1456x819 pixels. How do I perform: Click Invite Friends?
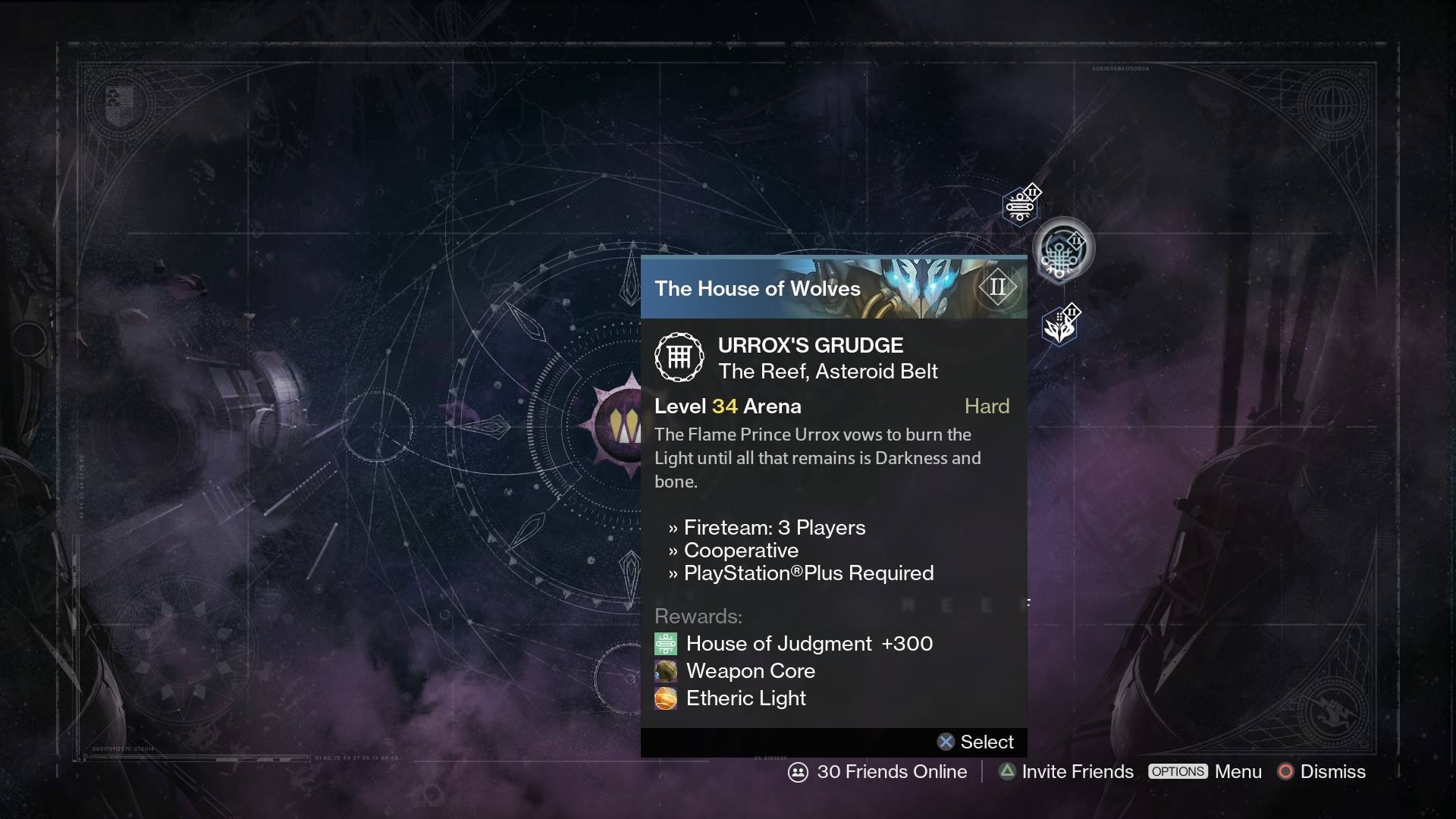(1077, 771)
